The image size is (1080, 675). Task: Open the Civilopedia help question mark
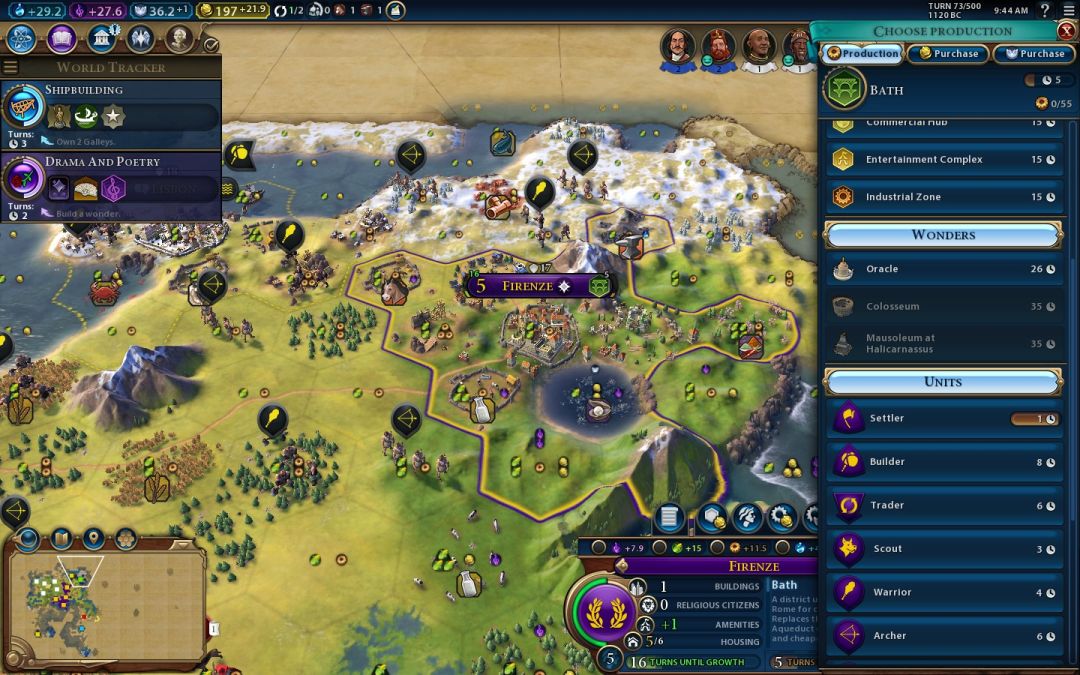pos(1044,10)
